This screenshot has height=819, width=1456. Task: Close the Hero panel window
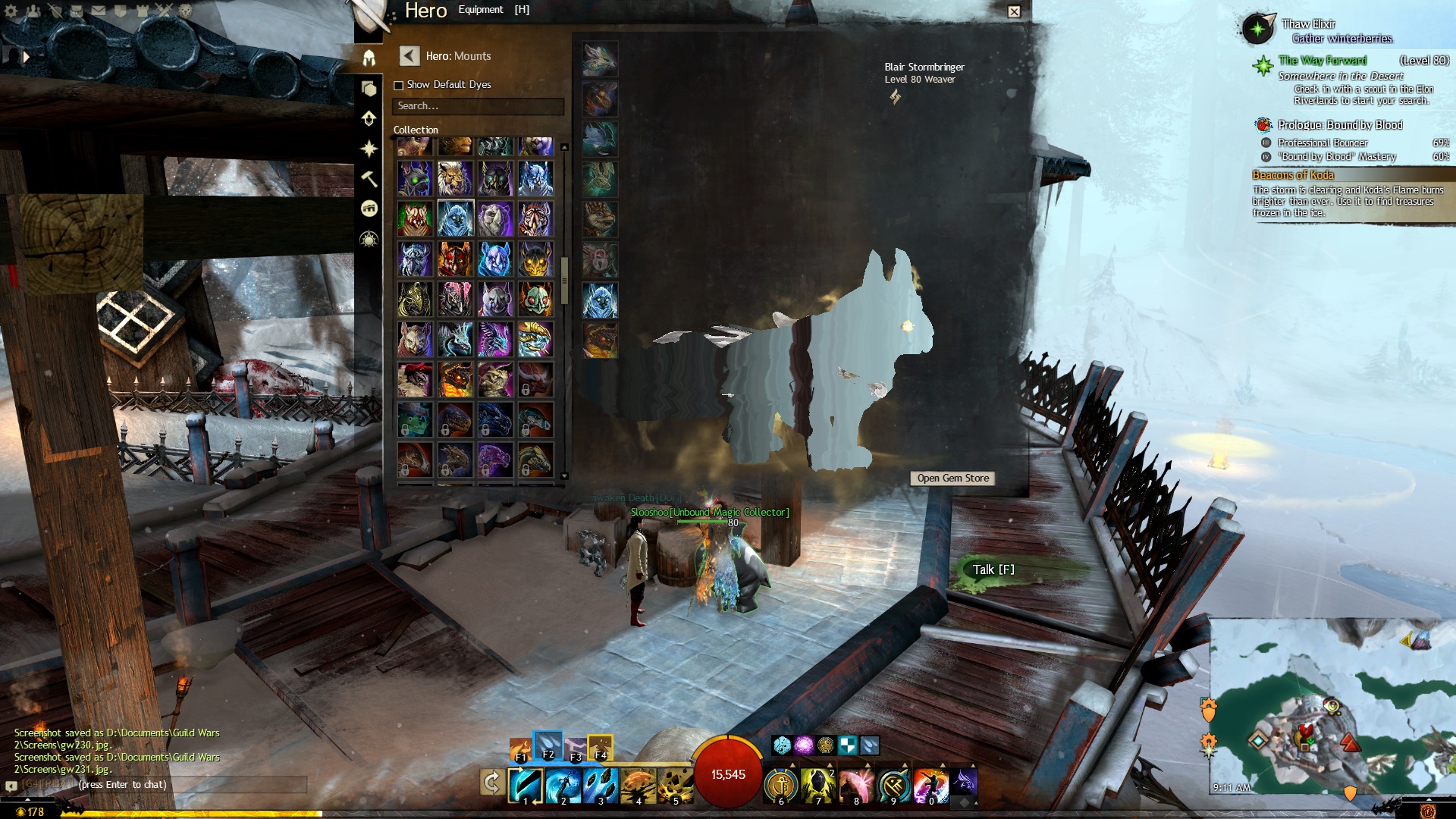pyautogui.click(x=1014, y=11)
